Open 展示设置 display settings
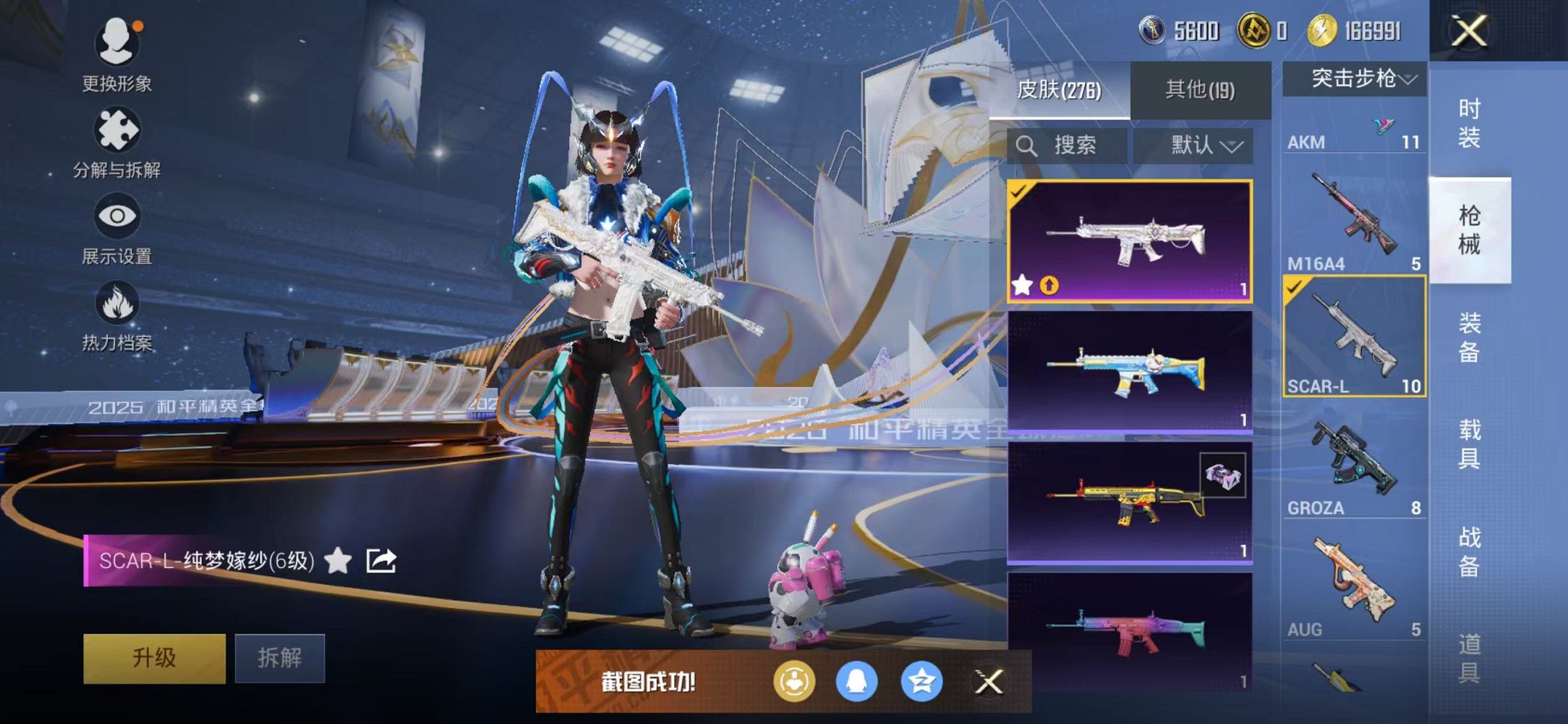The height and width of the screenshot is (724, 1568). 119,217
